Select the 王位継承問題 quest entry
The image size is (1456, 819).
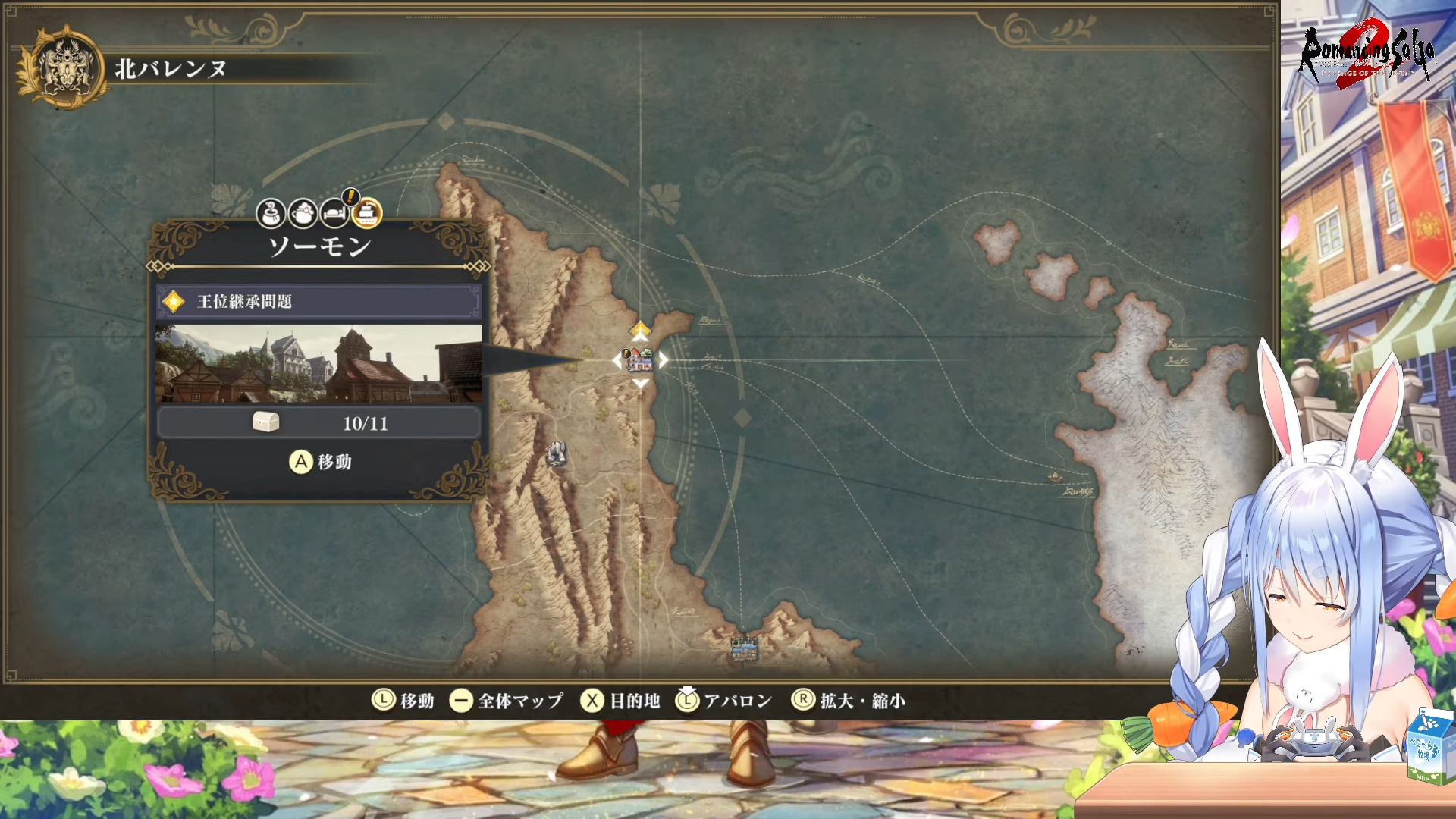click(318, 302)
